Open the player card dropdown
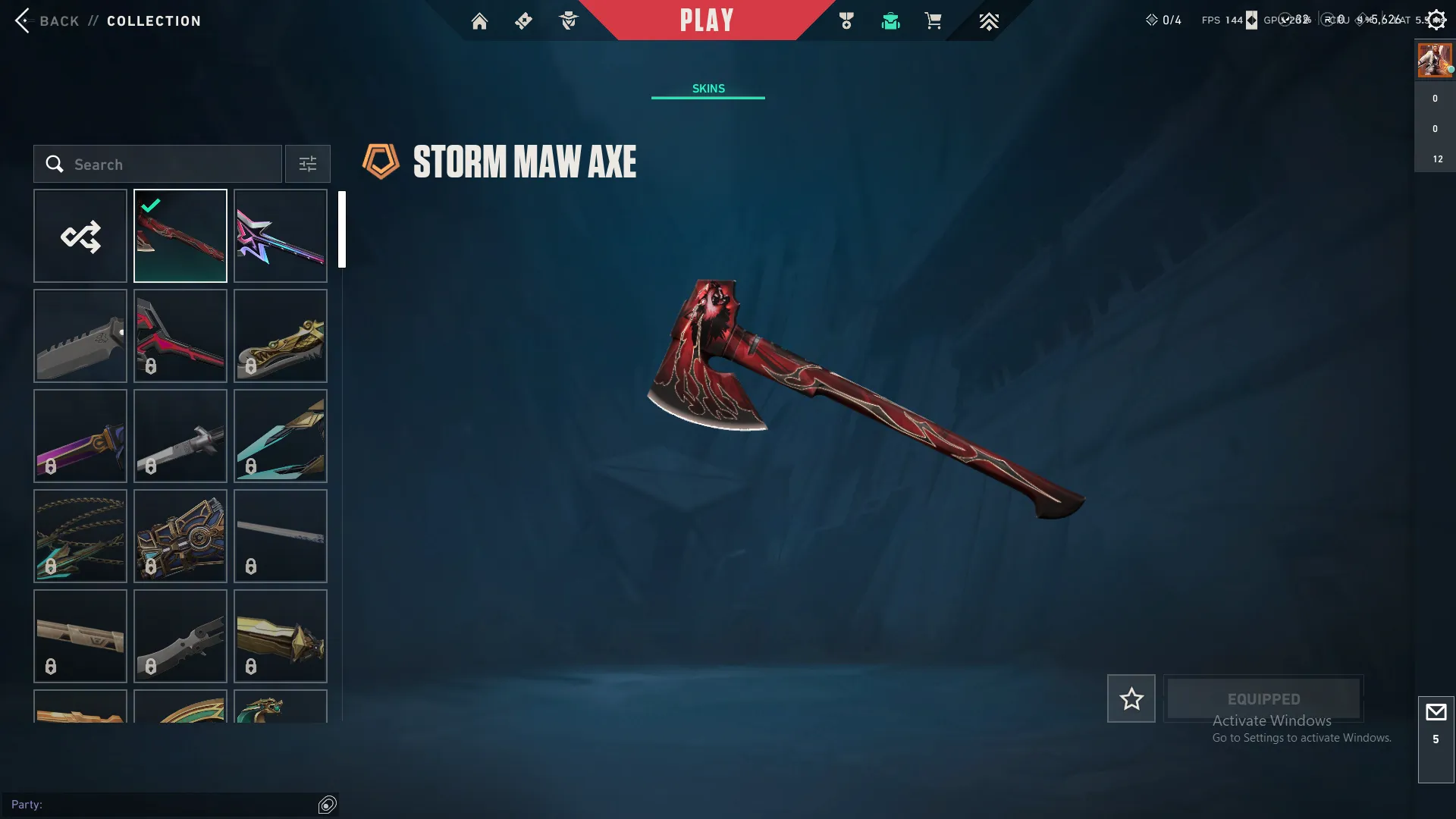Screen dimensions: 1456x819 [1433, 59]
